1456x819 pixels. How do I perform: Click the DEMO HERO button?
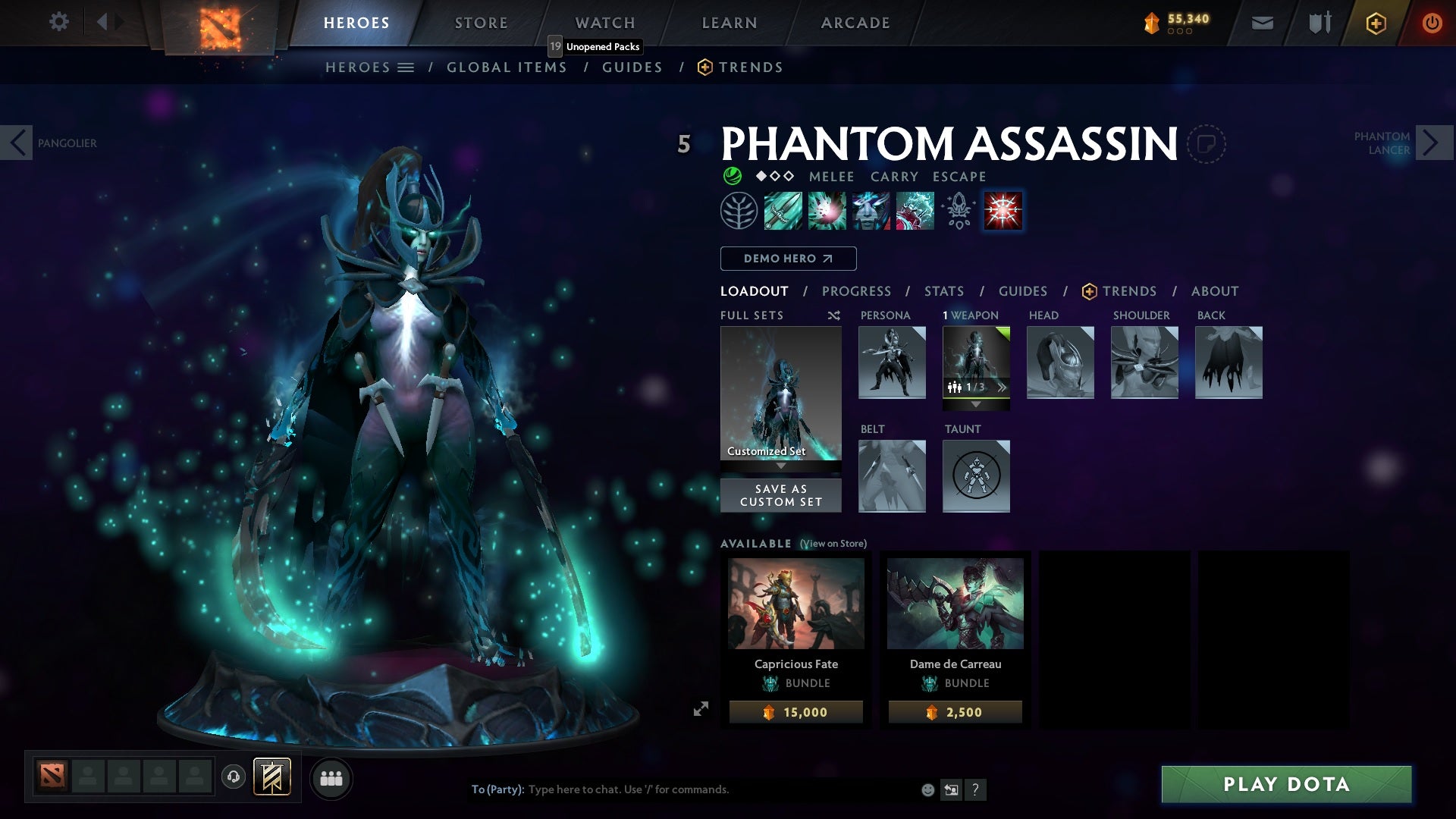pyautogui.click(x=787, y=259)
